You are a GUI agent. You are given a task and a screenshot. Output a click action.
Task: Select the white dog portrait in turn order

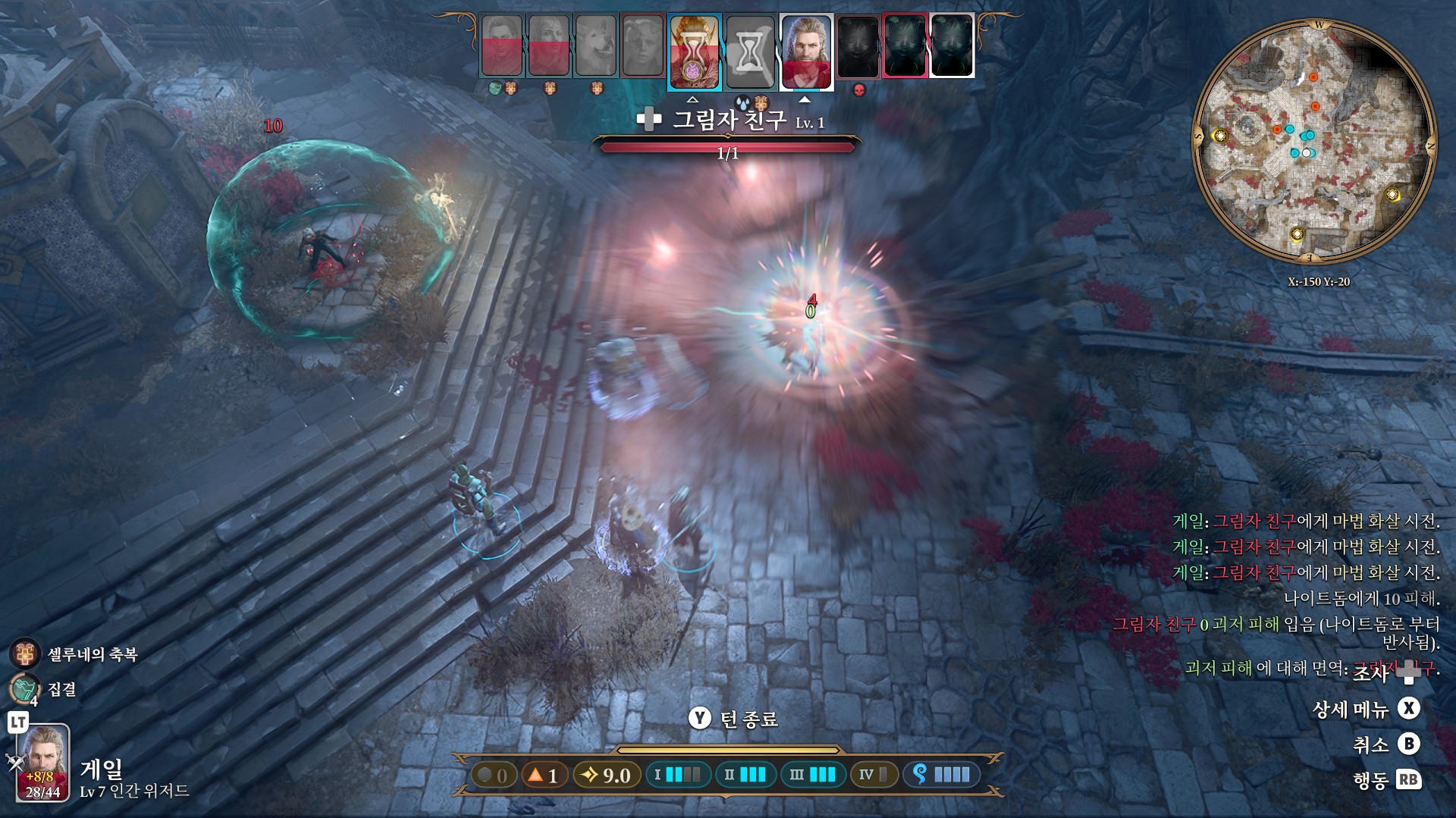(595, 46)
